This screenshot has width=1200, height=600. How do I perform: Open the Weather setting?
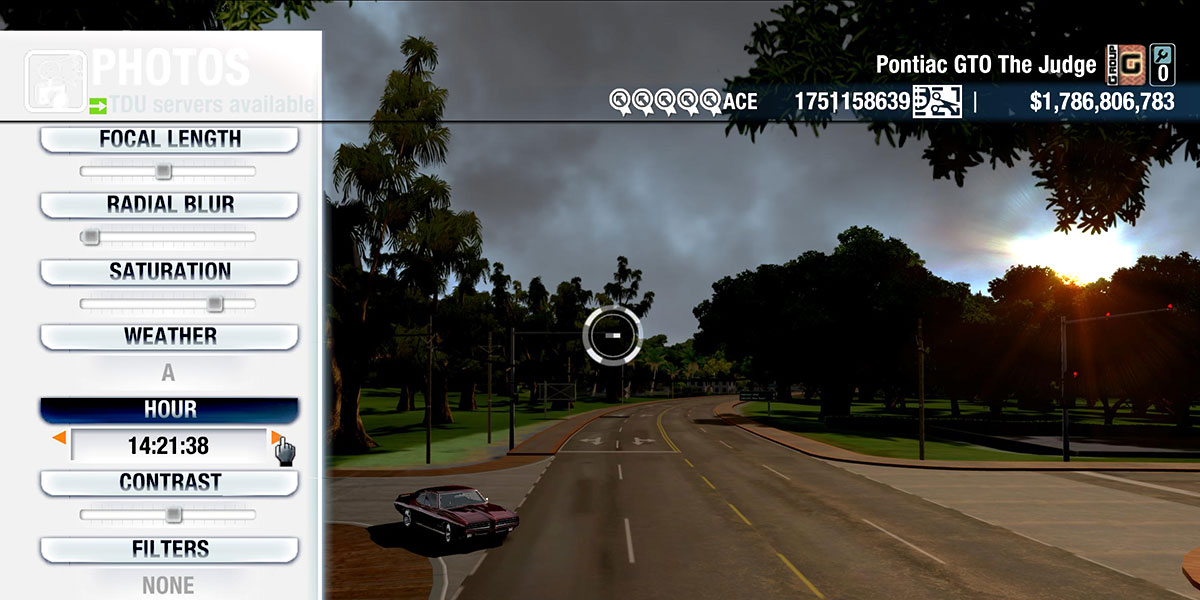pos(169,336)
